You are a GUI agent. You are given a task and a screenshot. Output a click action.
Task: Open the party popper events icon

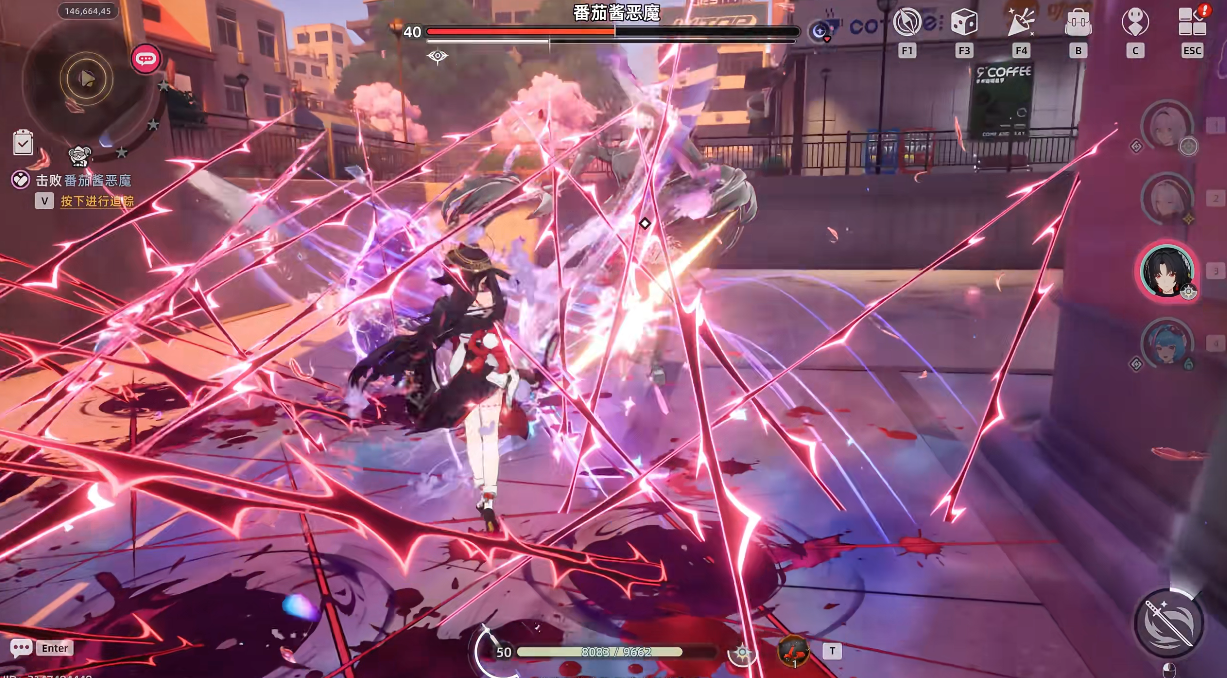click(1020, 22)
